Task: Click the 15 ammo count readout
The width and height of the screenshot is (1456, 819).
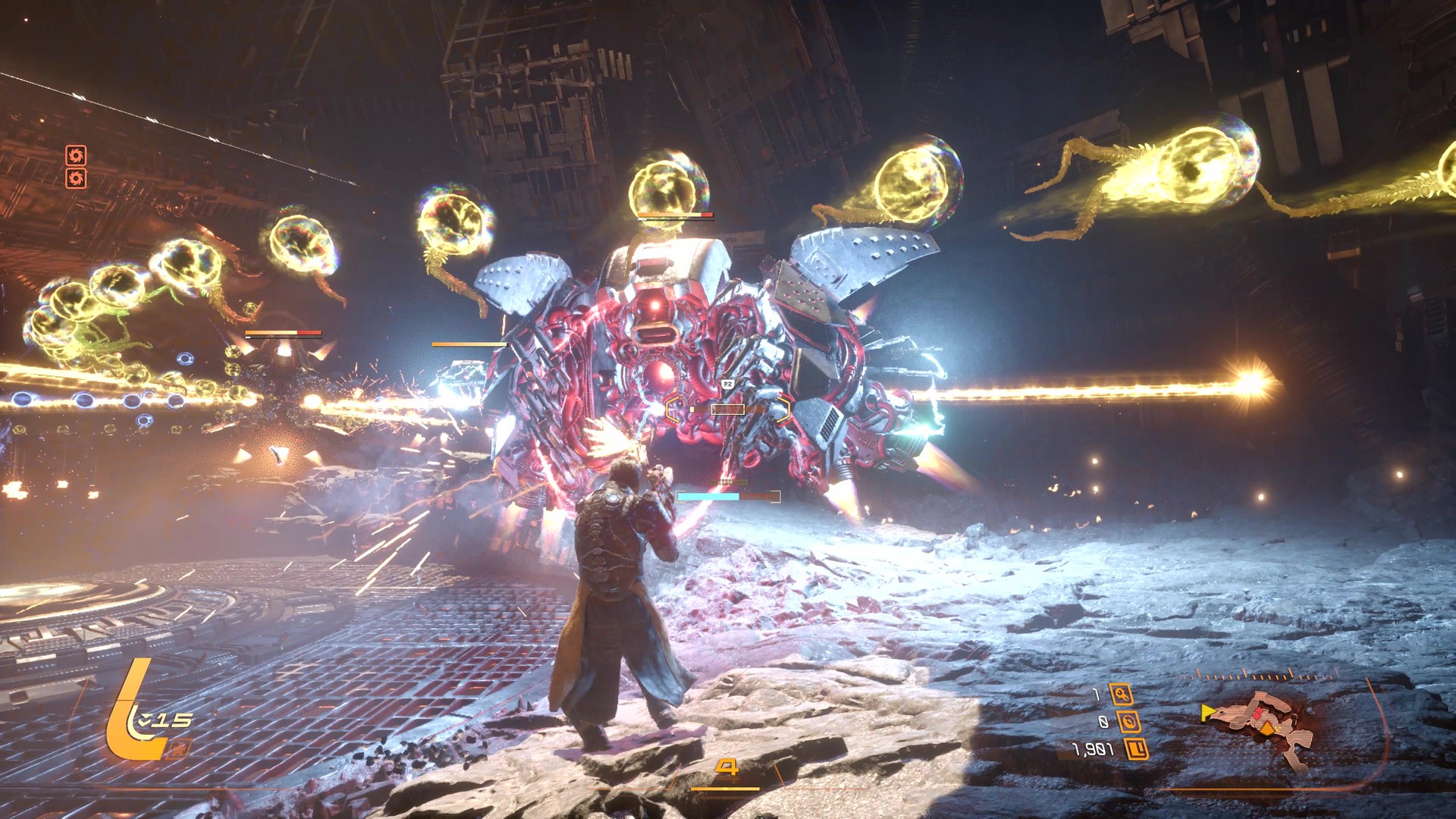Action: click(x=173, y=721)
